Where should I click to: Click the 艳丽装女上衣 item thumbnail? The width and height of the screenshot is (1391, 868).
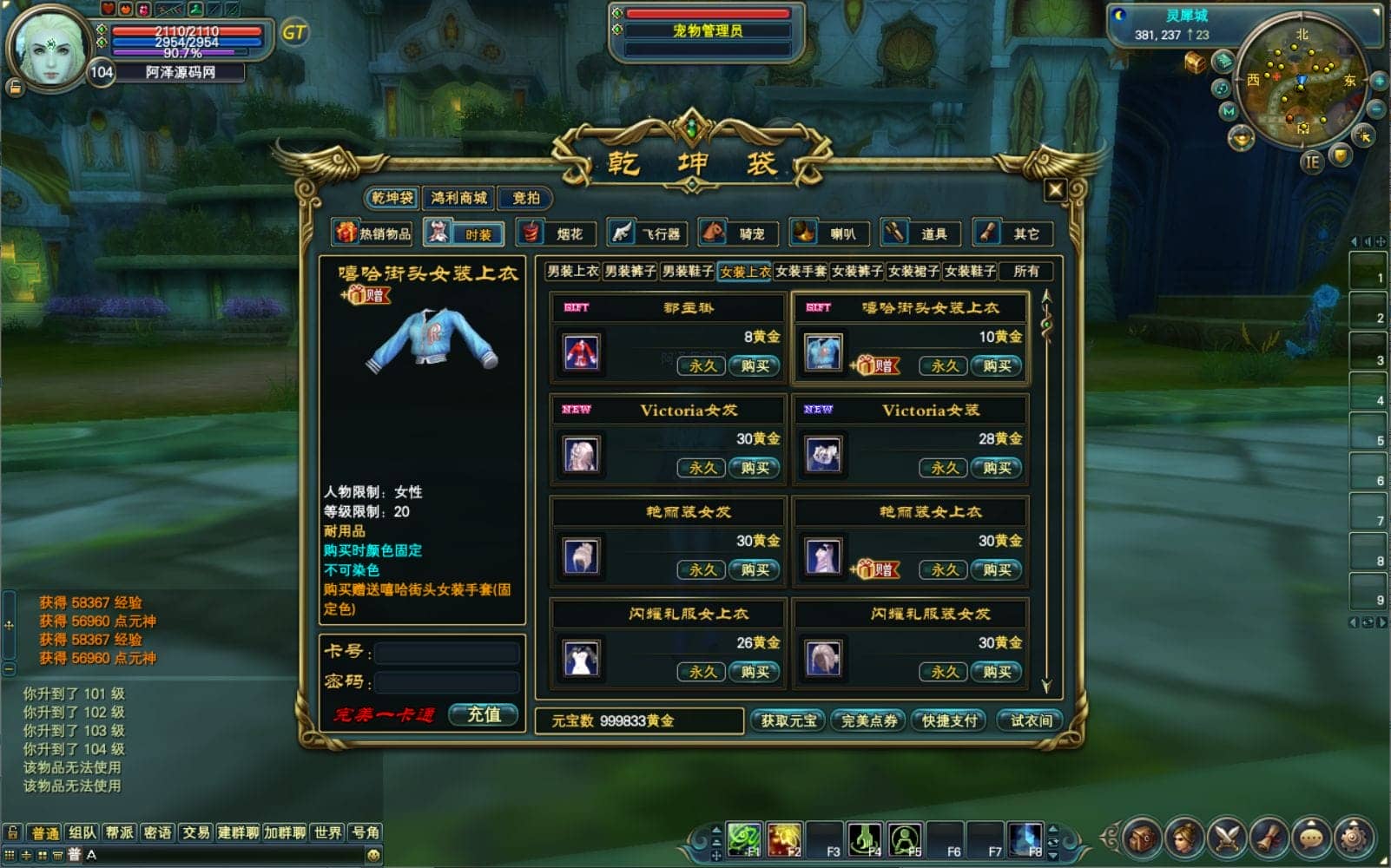822,556
